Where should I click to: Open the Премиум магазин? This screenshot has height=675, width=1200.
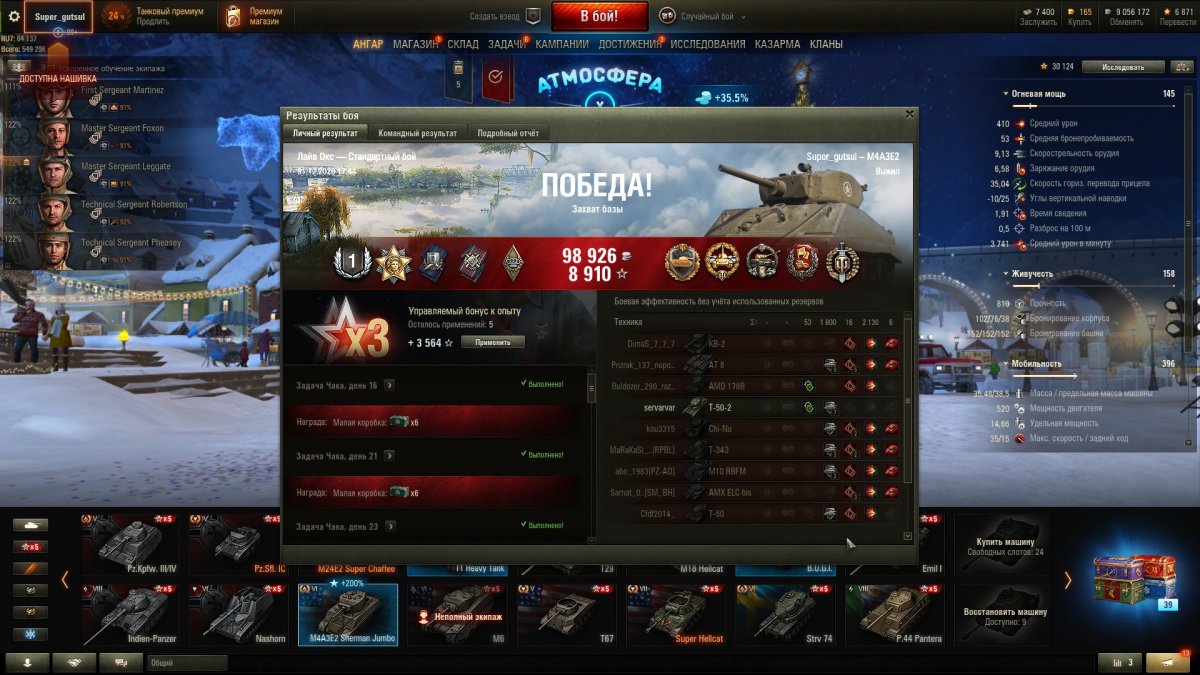[254, 16]
